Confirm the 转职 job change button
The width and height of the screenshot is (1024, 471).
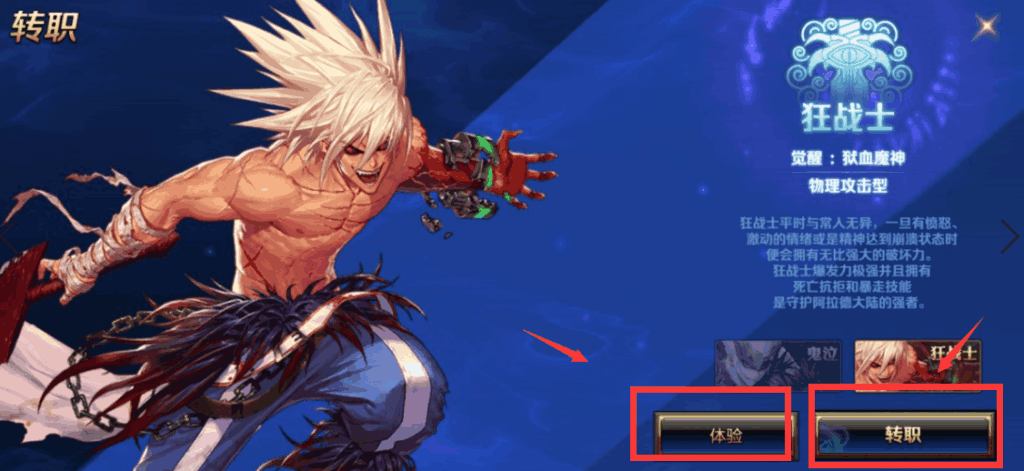coord(905,435)
